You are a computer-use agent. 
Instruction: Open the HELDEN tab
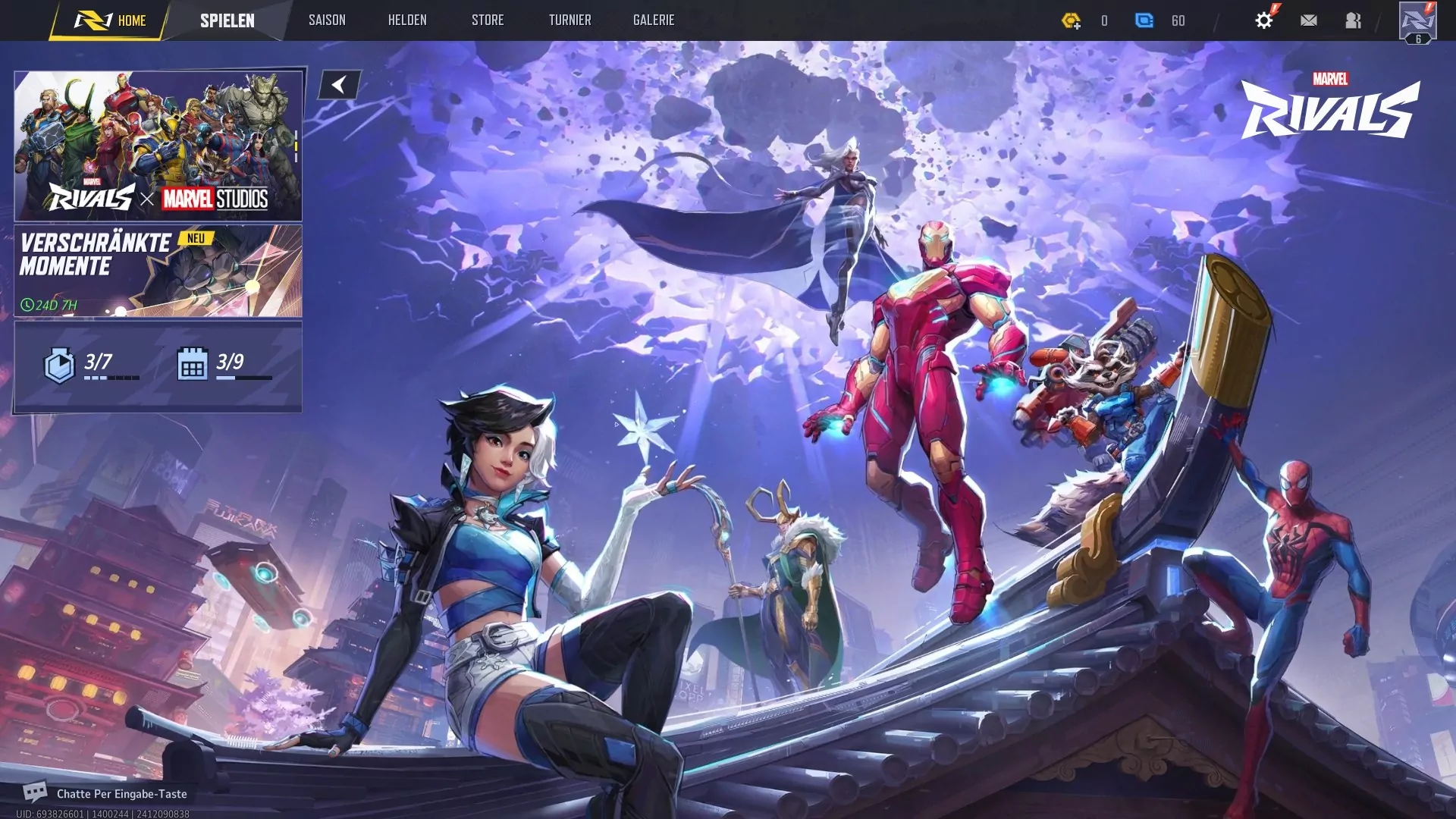pos(407,20)
